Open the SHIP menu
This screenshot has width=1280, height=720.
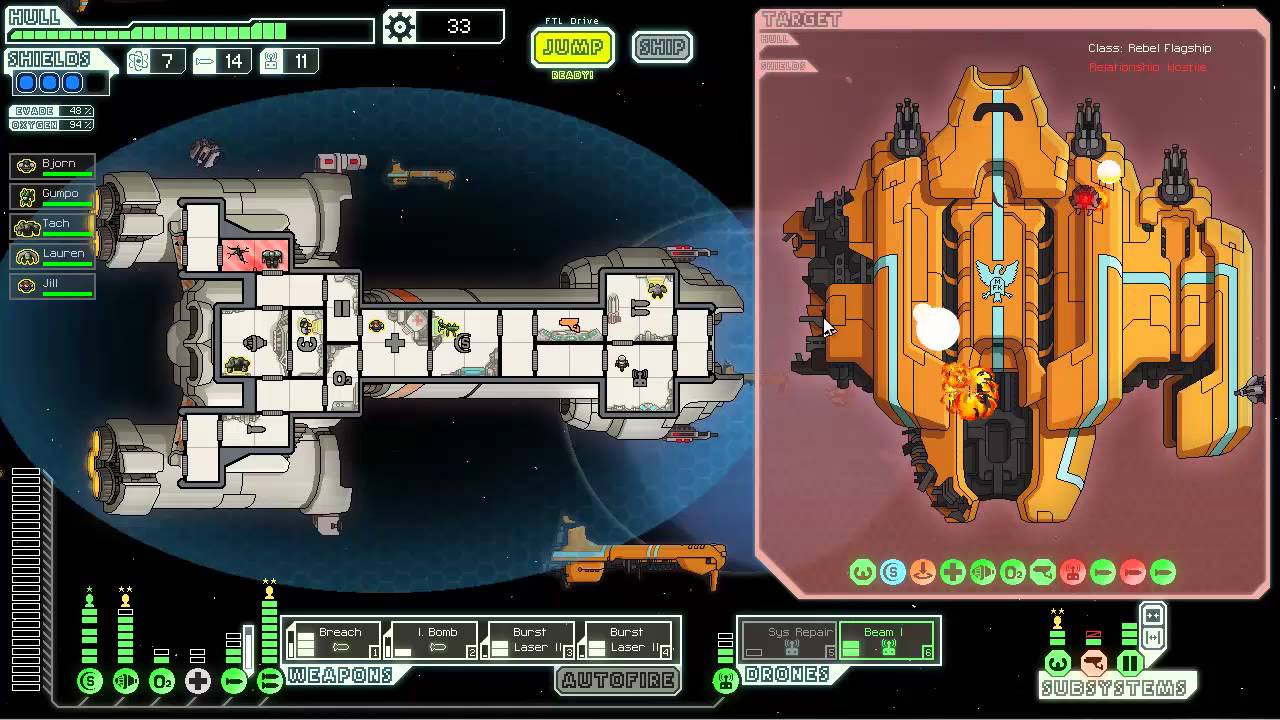coord(662,47)
